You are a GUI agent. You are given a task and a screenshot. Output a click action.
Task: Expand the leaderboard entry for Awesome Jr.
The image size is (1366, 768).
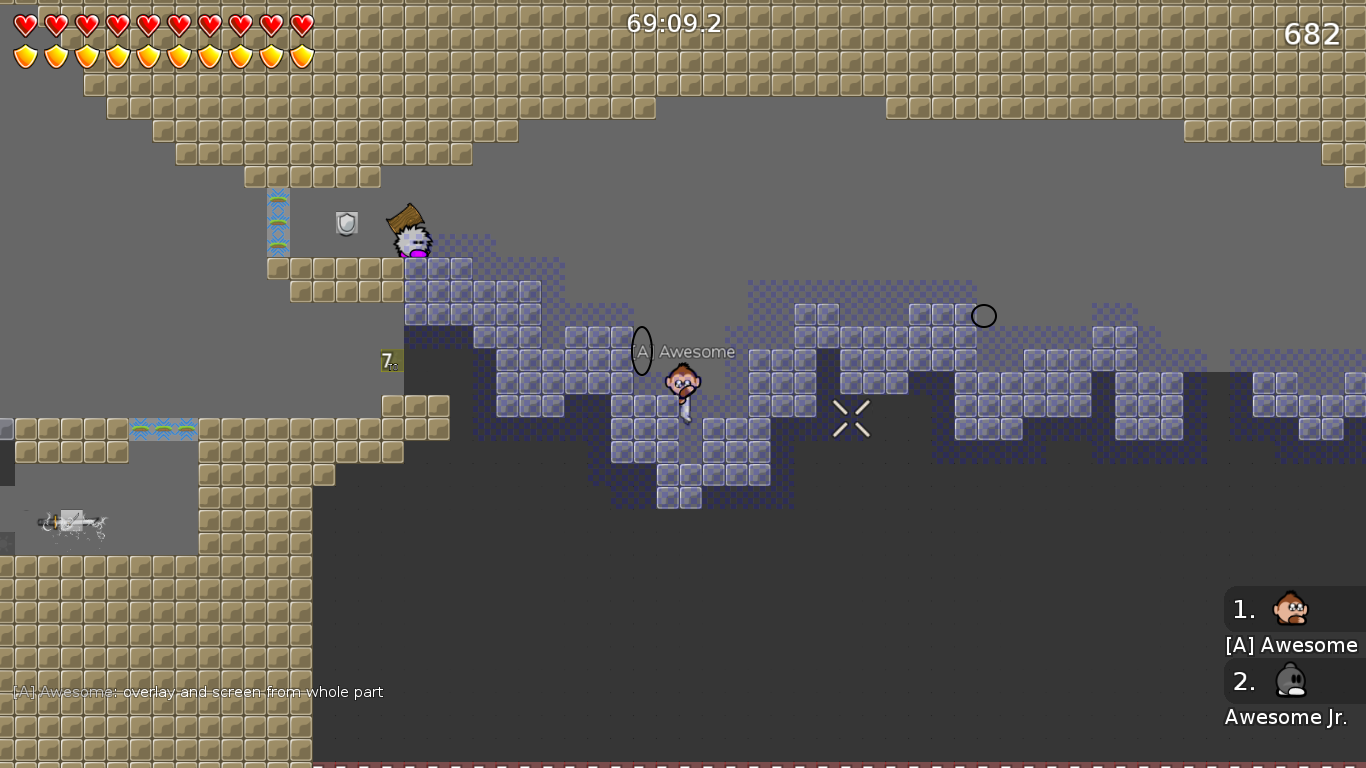(1285, 717)
